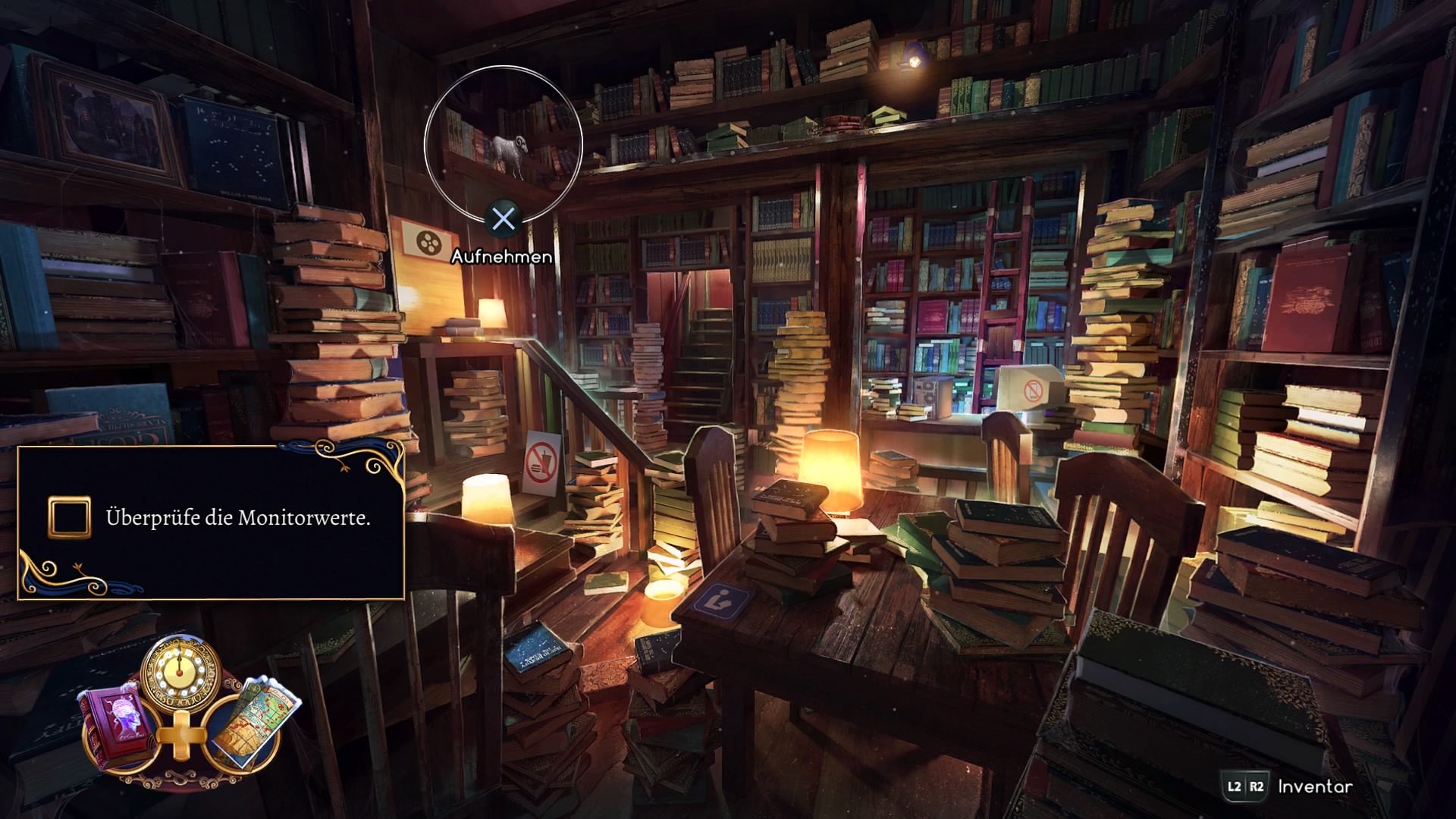Tick the 'Überprüfe die Monitorwerte' objective checkbox
This screenshot has width=1456, height=819.
[x=70, y=518]
